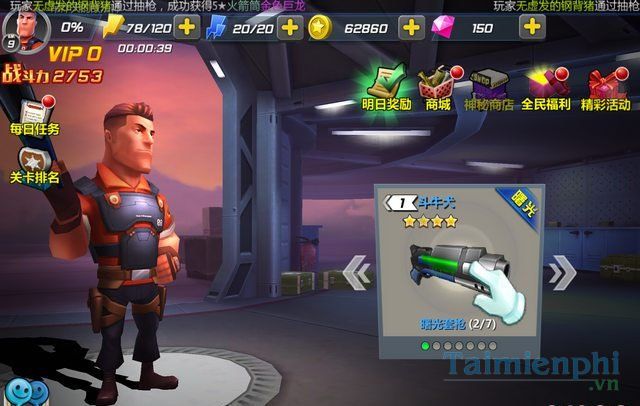Go to the next weapon card
The width and height of the screenshot is (640, 406).
(564, 272)
